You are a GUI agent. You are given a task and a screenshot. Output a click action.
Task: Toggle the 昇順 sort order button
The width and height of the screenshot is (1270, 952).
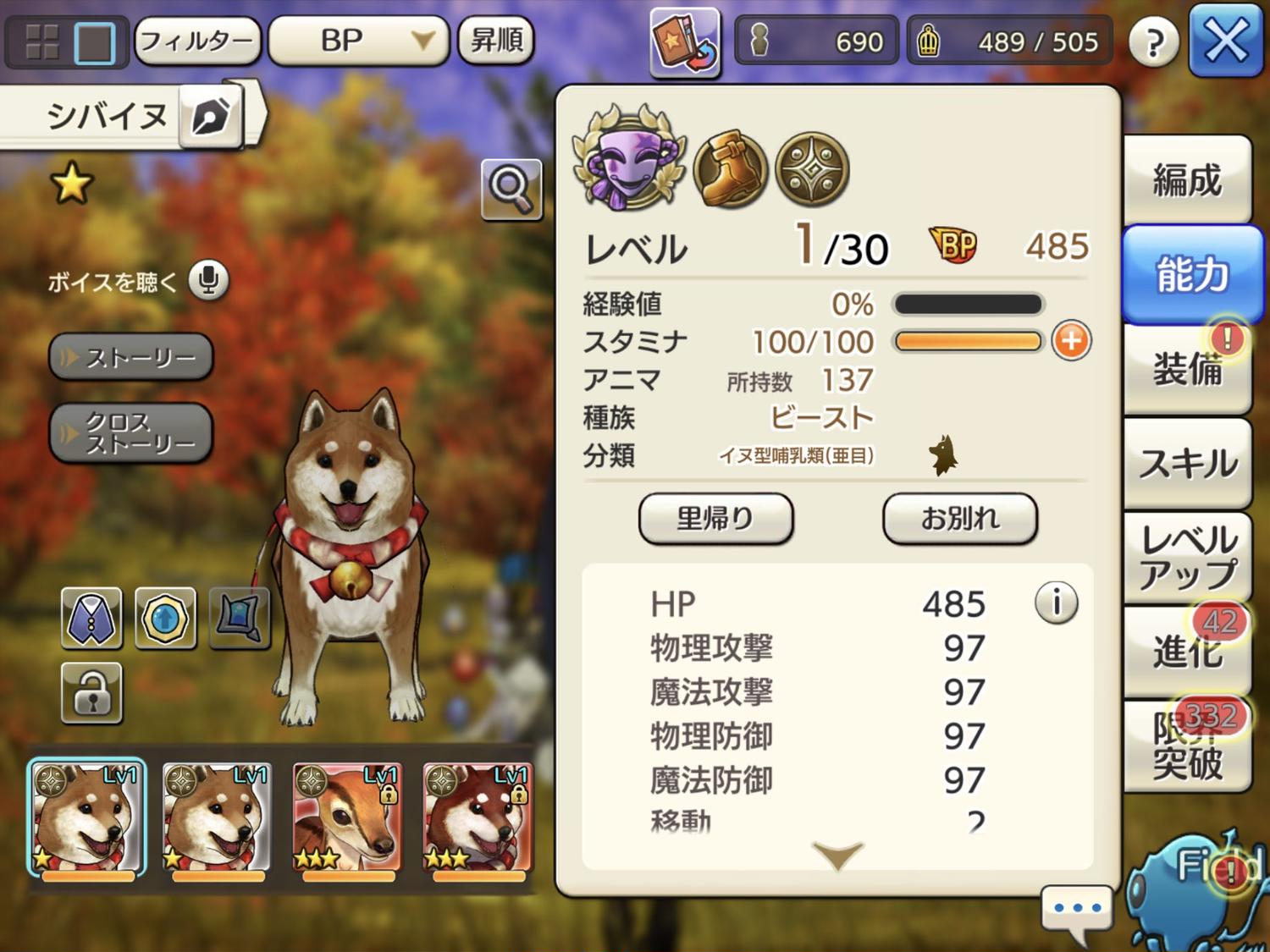pos(496,41)
